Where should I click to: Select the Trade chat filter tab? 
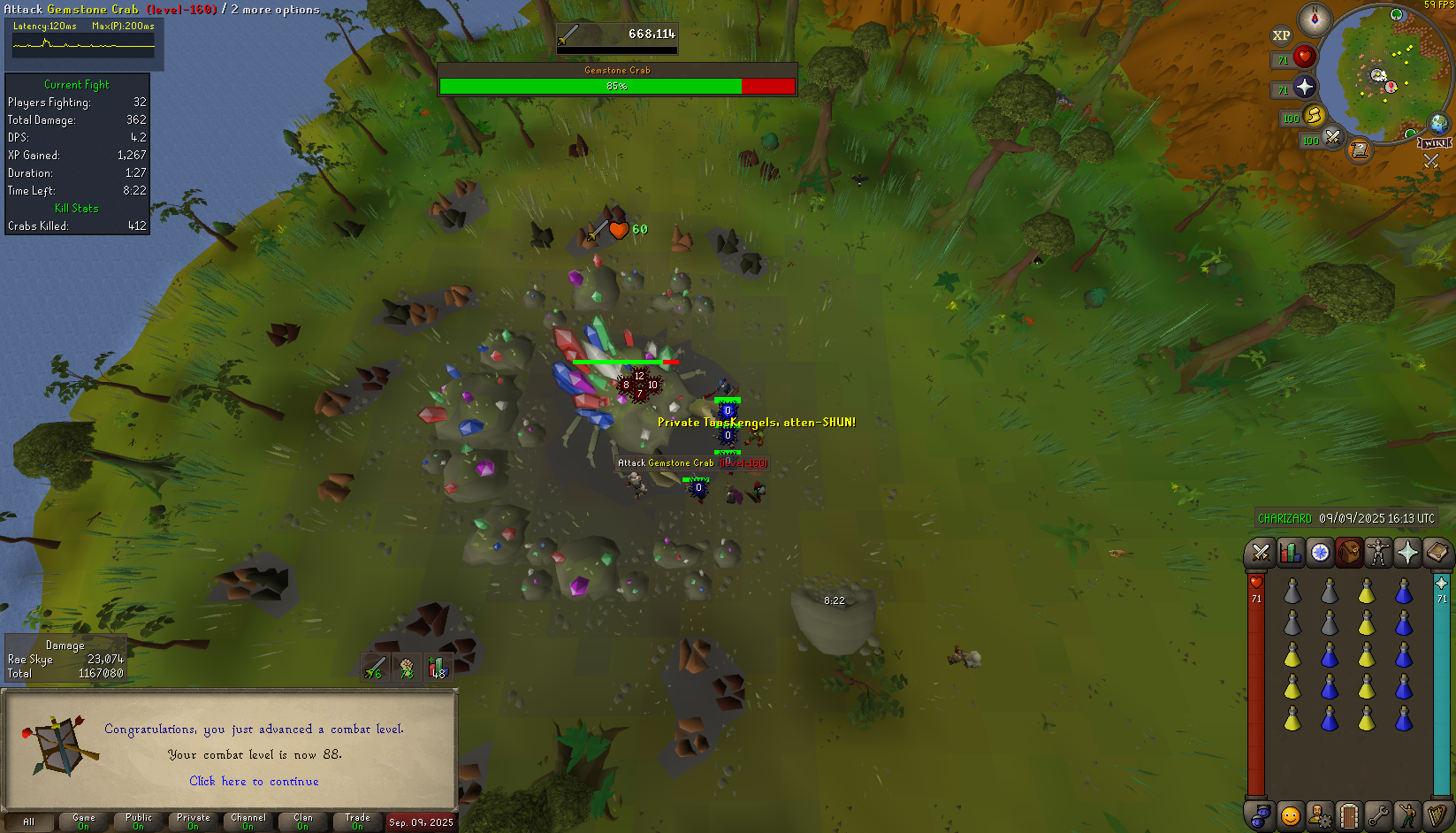point(357,822)
